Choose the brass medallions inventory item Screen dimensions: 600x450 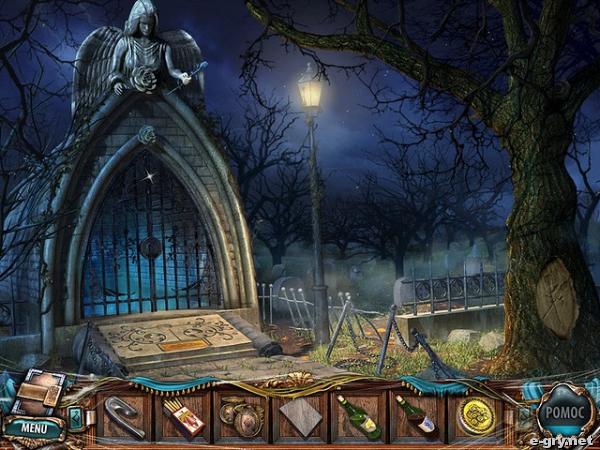click(241, 416)
